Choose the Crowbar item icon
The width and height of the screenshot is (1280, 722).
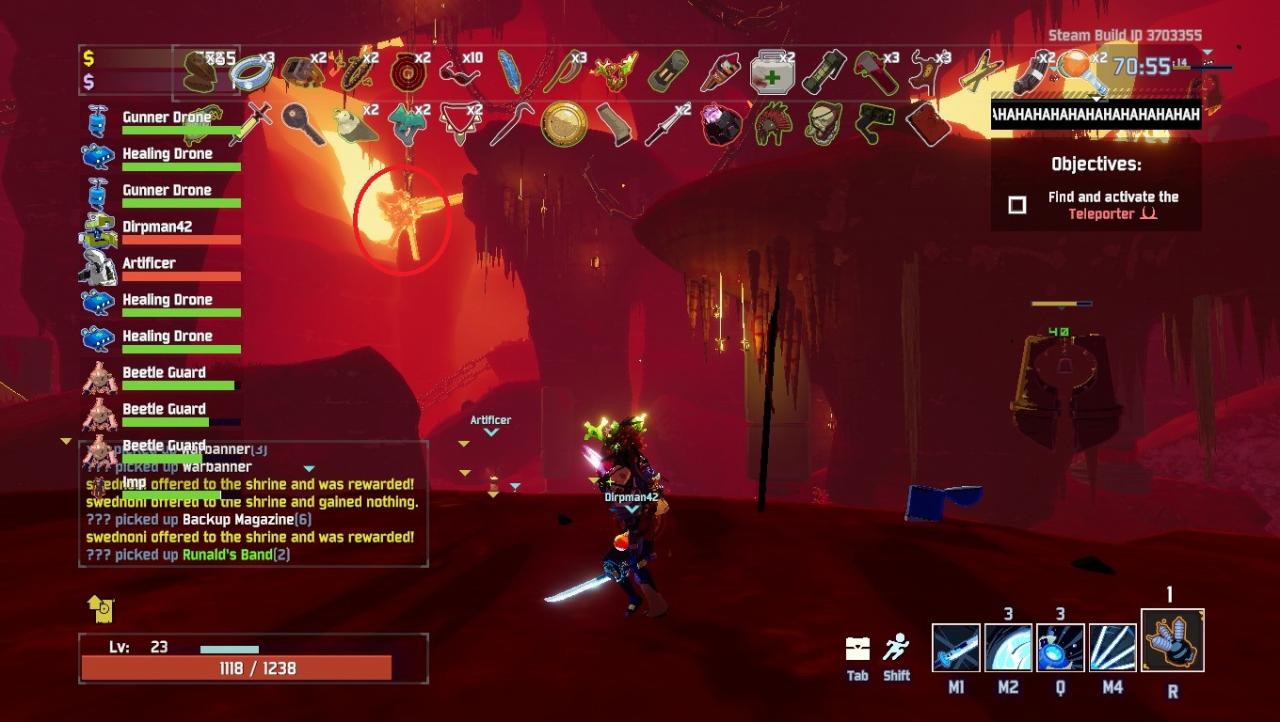[512, 124]
